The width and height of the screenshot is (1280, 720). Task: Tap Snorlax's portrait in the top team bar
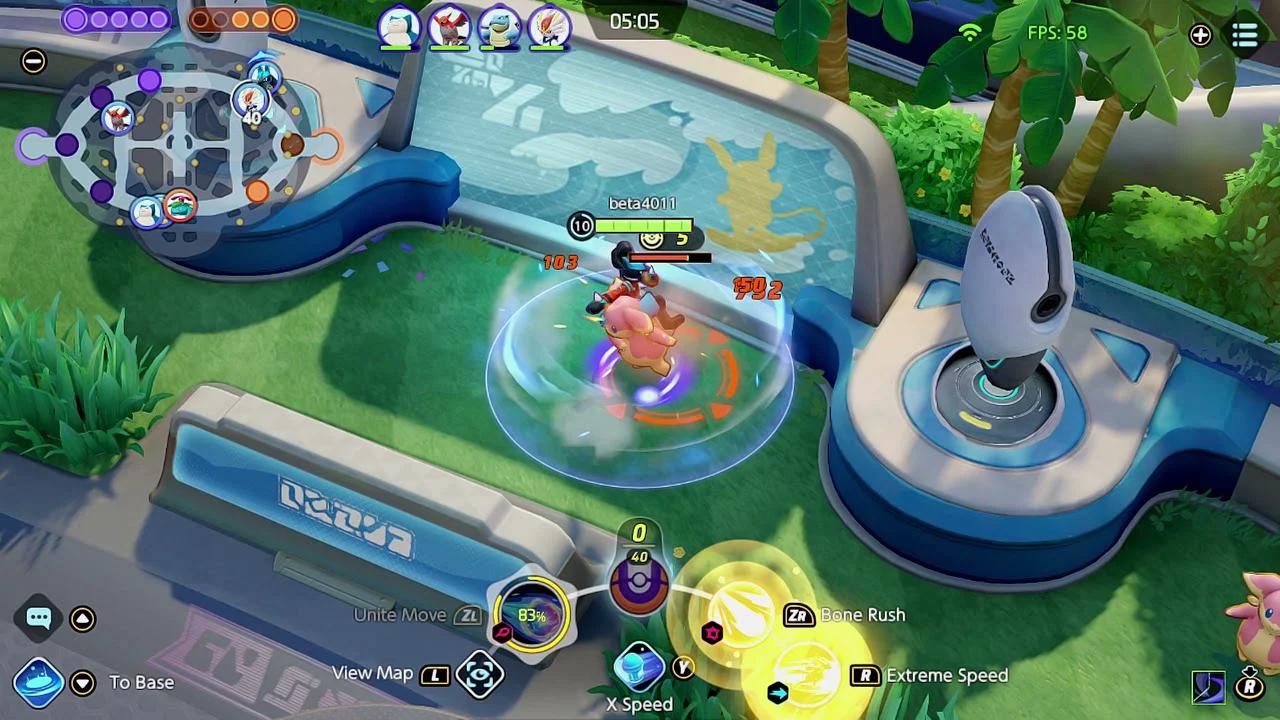pyautogui.click(x=397, y=28)
